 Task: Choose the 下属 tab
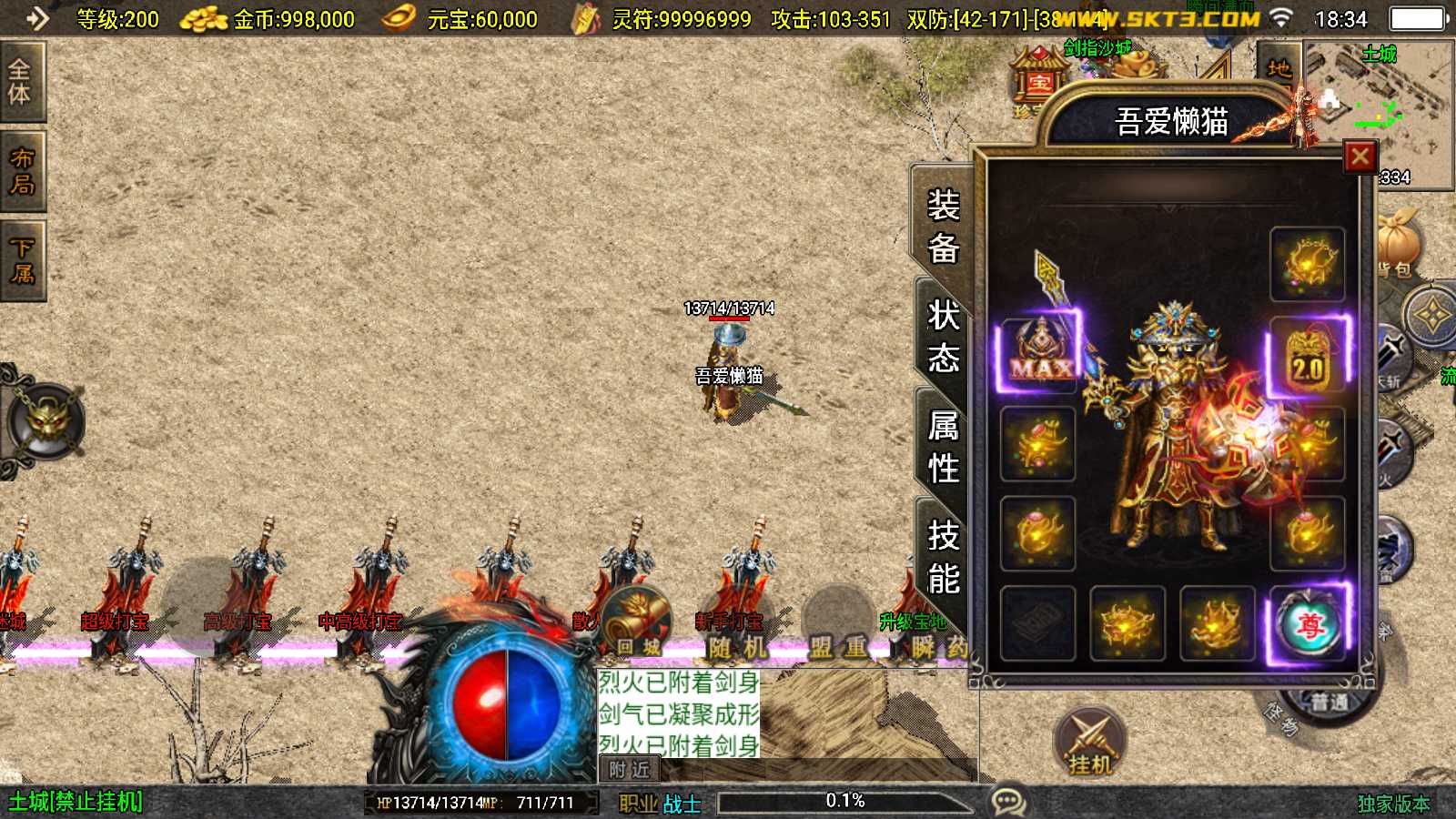22,261
